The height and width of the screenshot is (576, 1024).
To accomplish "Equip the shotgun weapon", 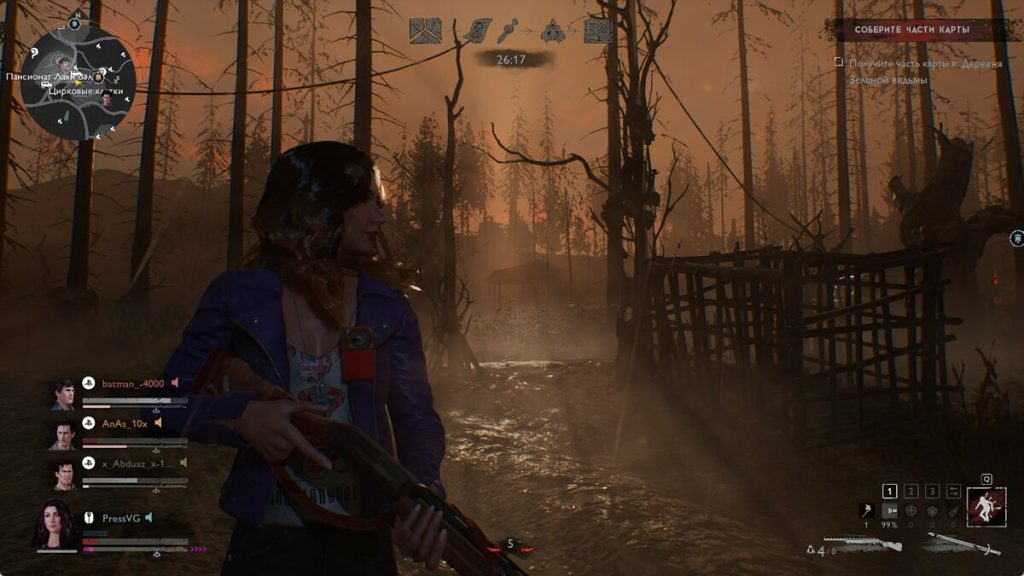I will click(868, 545).
